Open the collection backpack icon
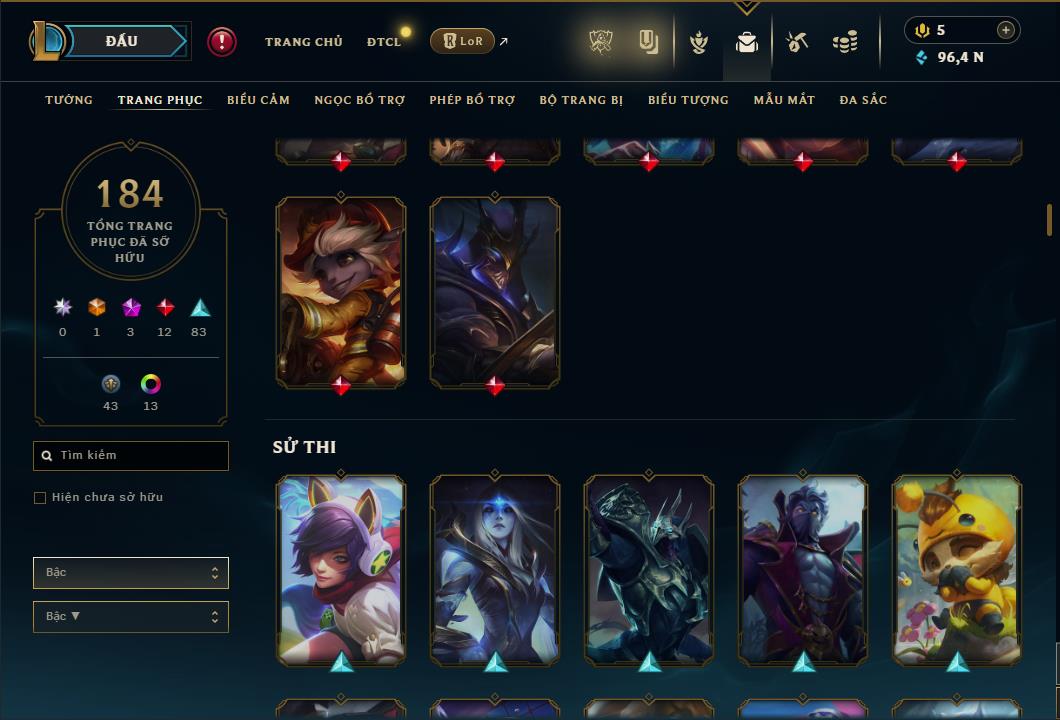This screenshot has height=720, width=1060. 747,42
